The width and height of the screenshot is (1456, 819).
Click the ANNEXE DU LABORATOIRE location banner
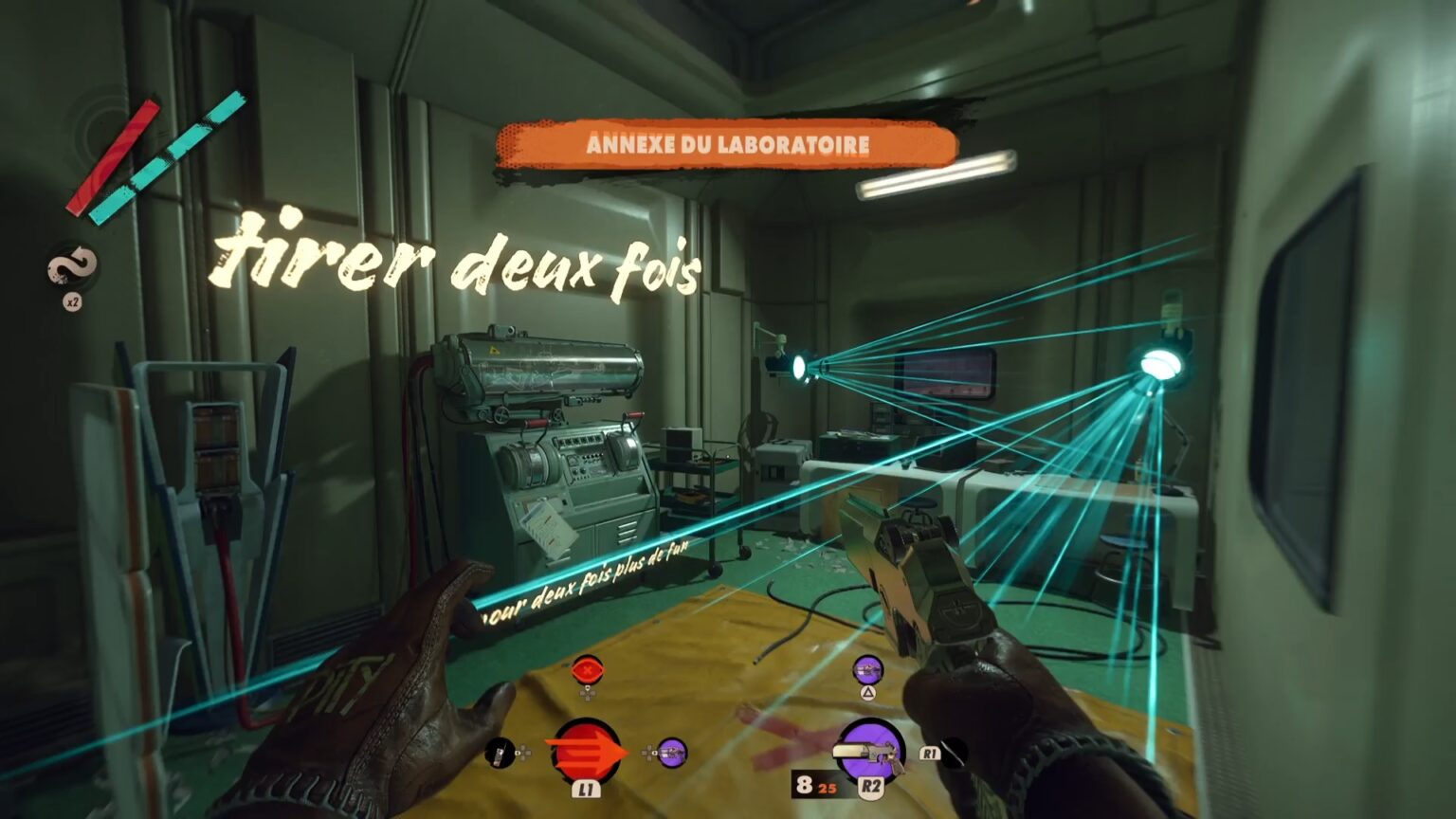tap(728, 144)
